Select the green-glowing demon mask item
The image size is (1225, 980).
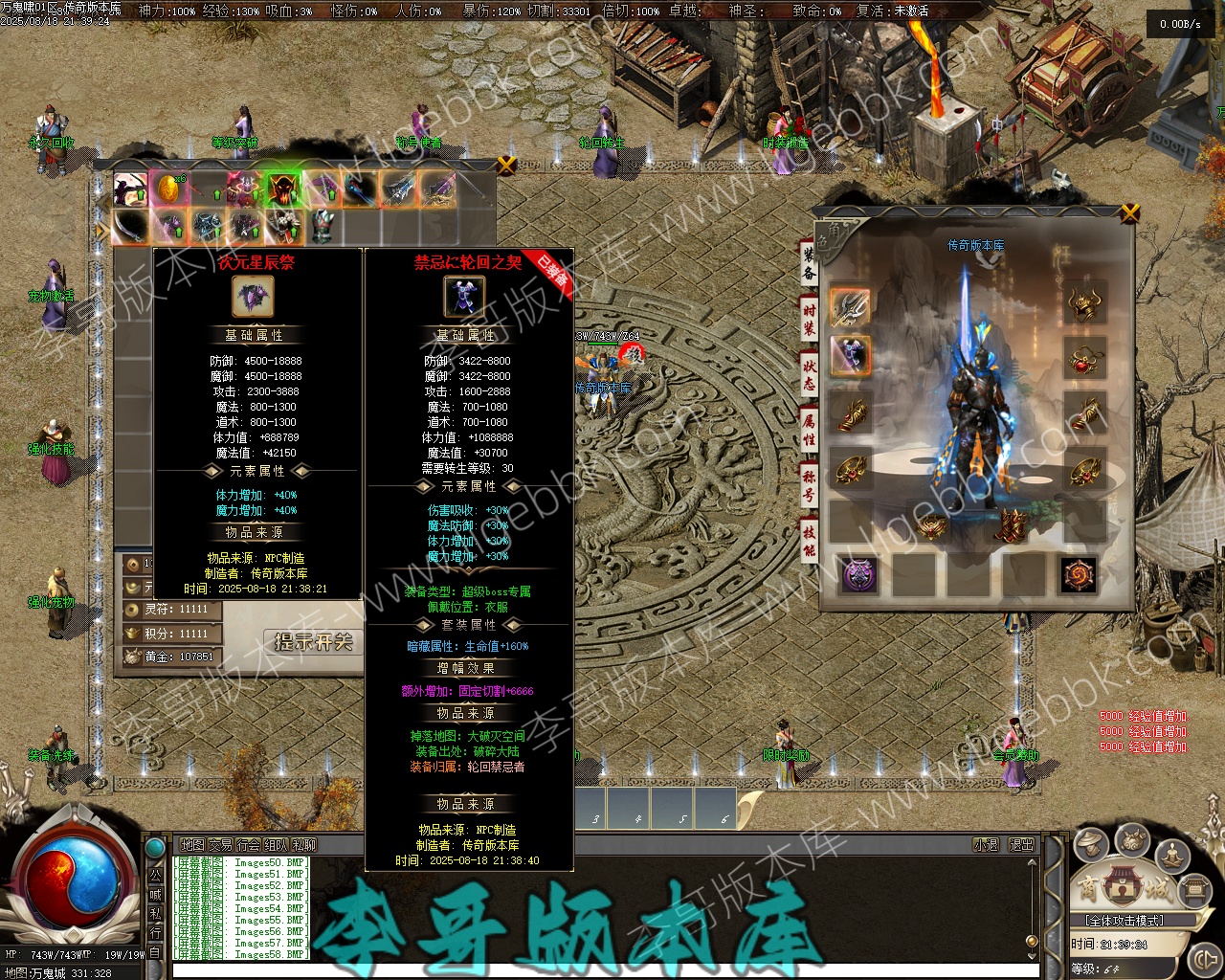tap(283, 189)
